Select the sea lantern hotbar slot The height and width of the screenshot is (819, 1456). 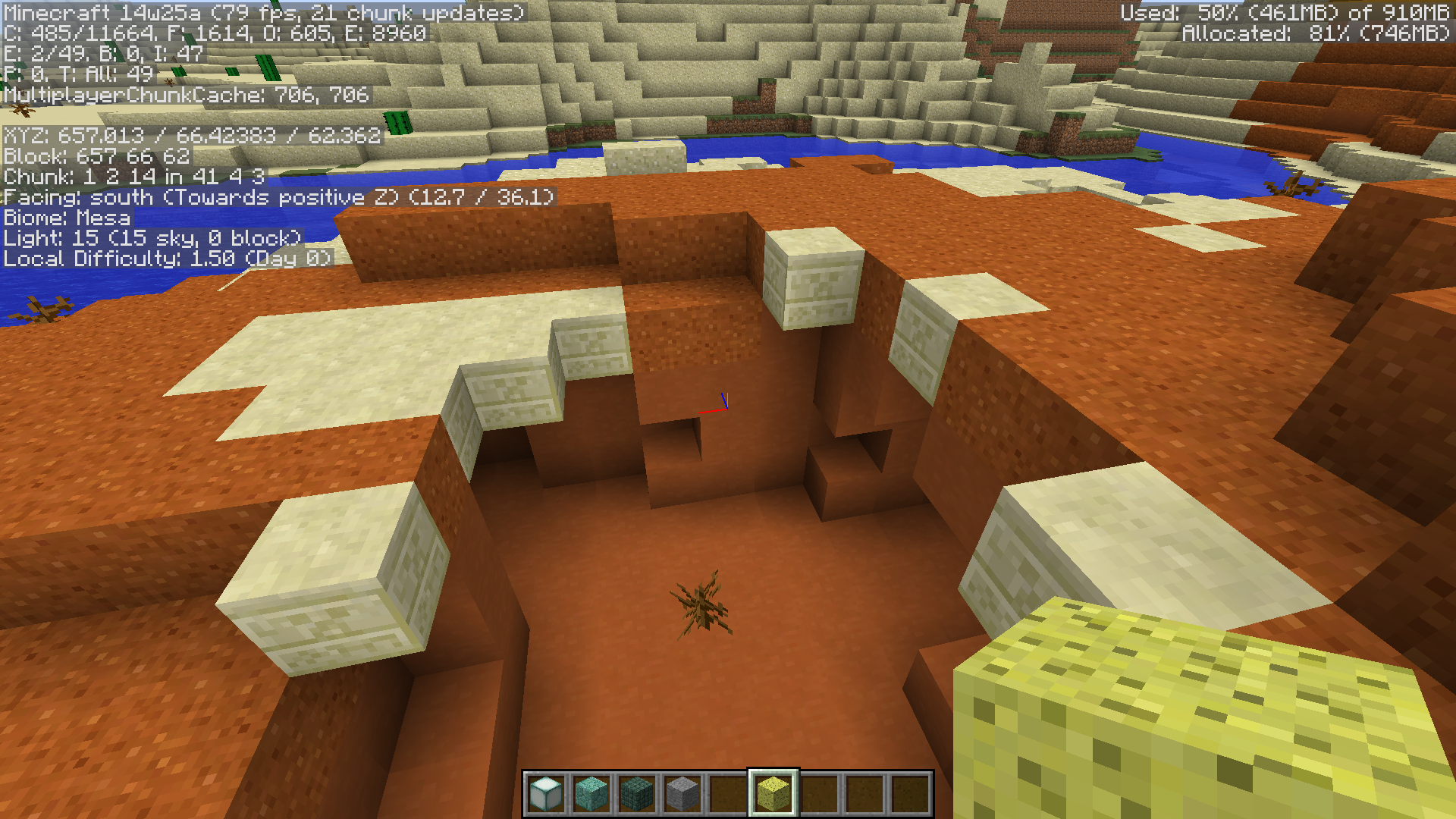coord(546,793)
